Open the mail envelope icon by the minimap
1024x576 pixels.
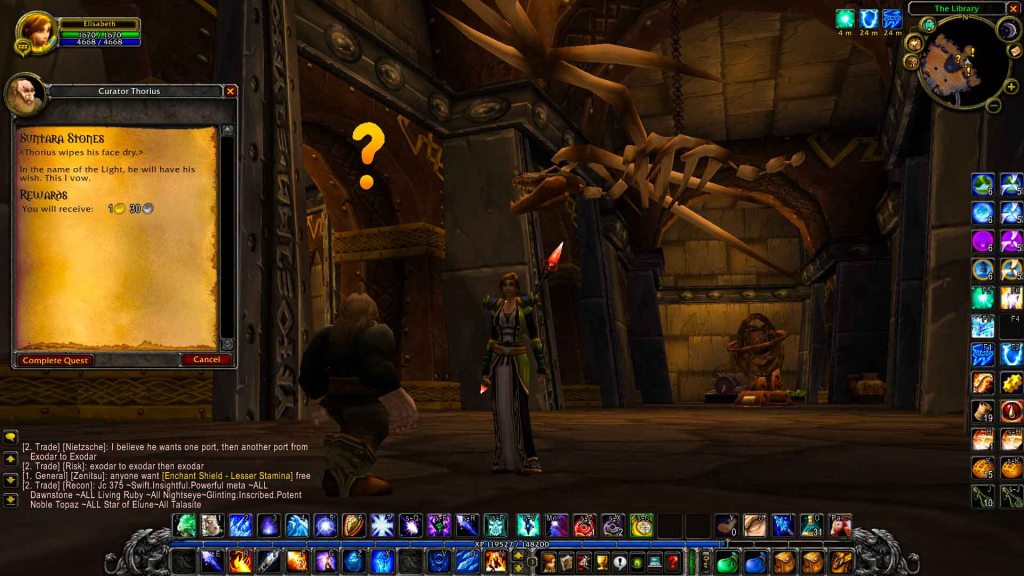tap(1014, 50)
